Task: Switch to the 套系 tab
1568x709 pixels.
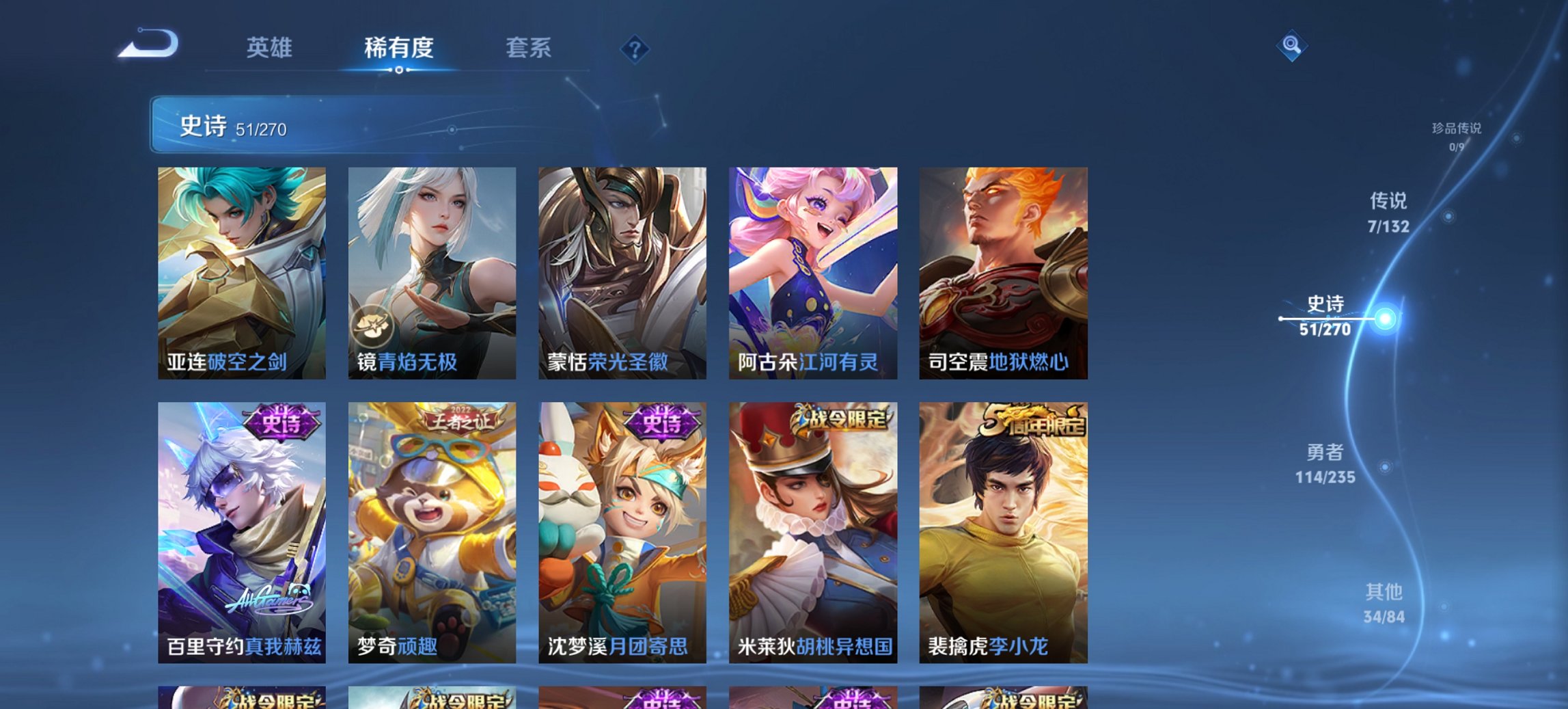Action: pos(529,48)
